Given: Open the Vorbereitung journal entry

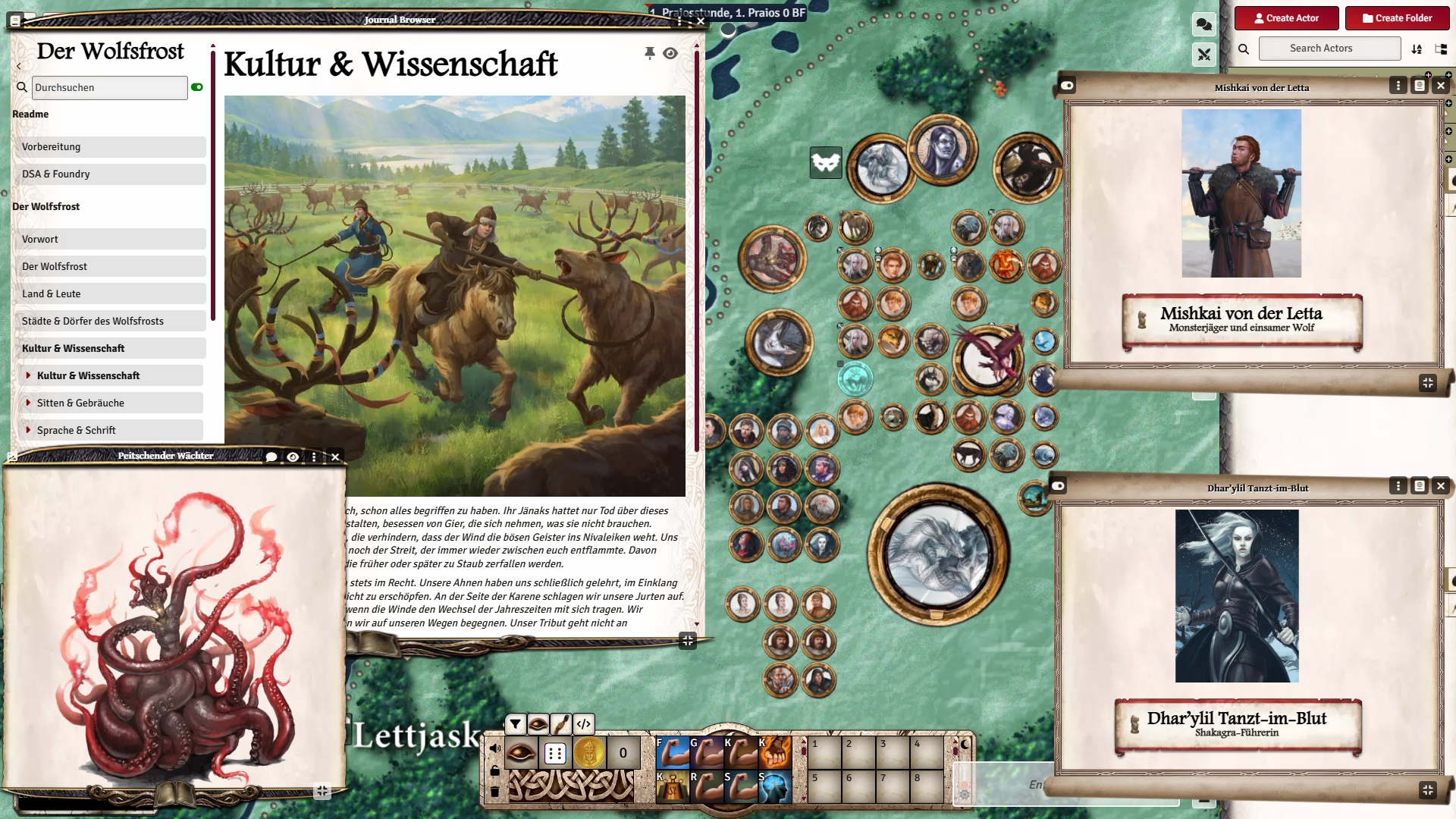Looking at the screenshot, I should pos(109,147).
